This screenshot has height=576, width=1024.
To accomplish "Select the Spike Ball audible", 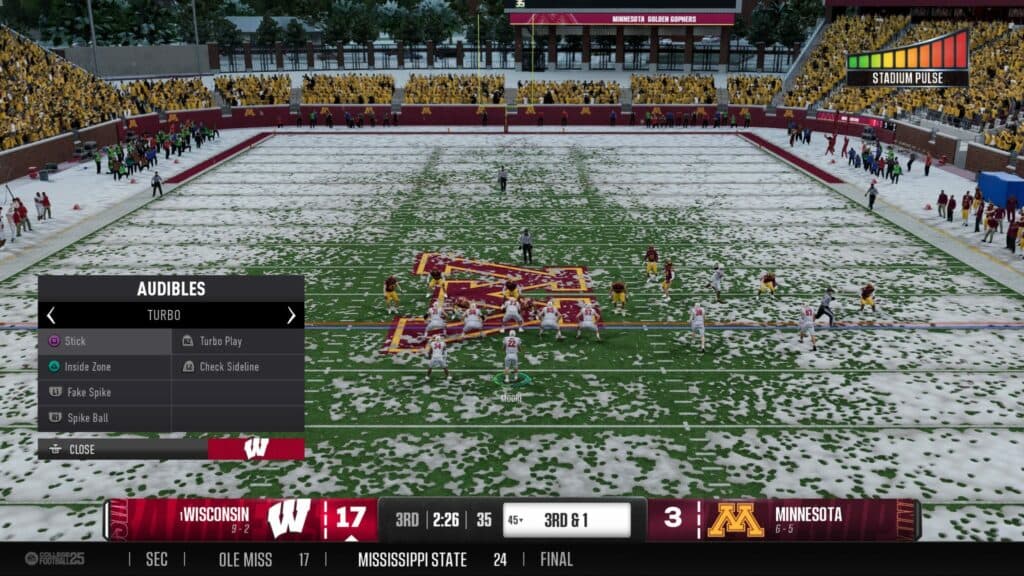I will (104, 417).
